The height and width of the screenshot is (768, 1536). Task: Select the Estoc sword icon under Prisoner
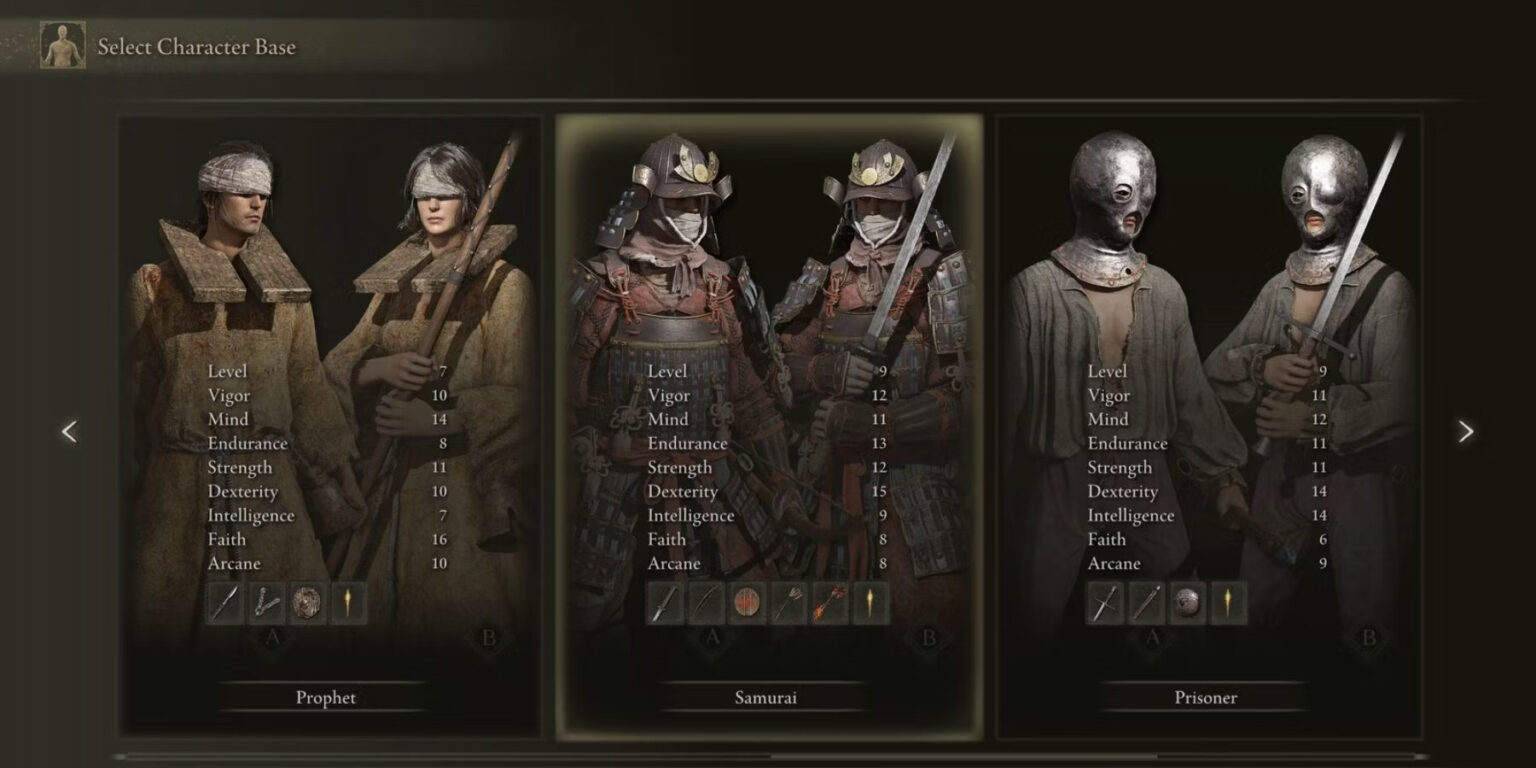point(1102,604)
